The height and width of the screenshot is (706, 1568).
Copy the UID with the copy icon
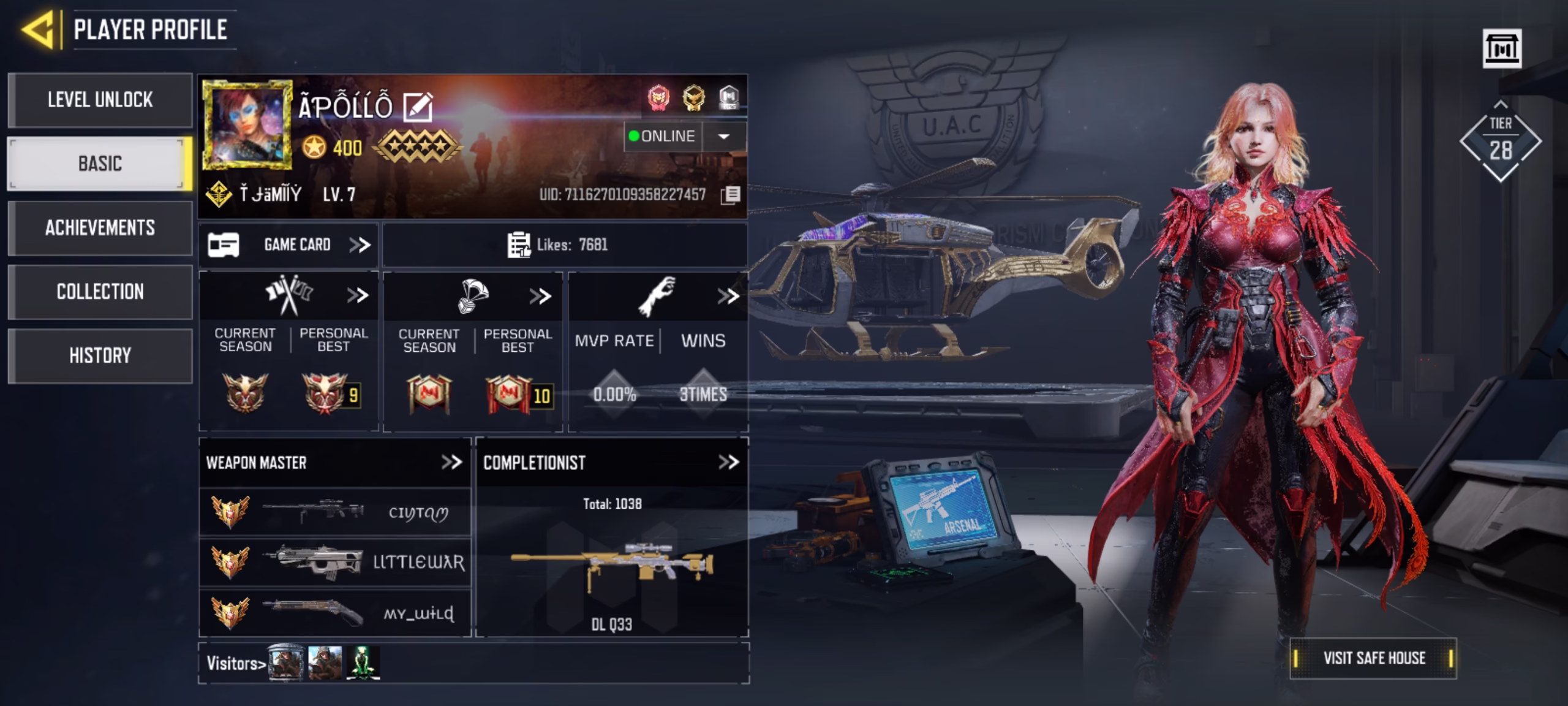tap(731, 195)
